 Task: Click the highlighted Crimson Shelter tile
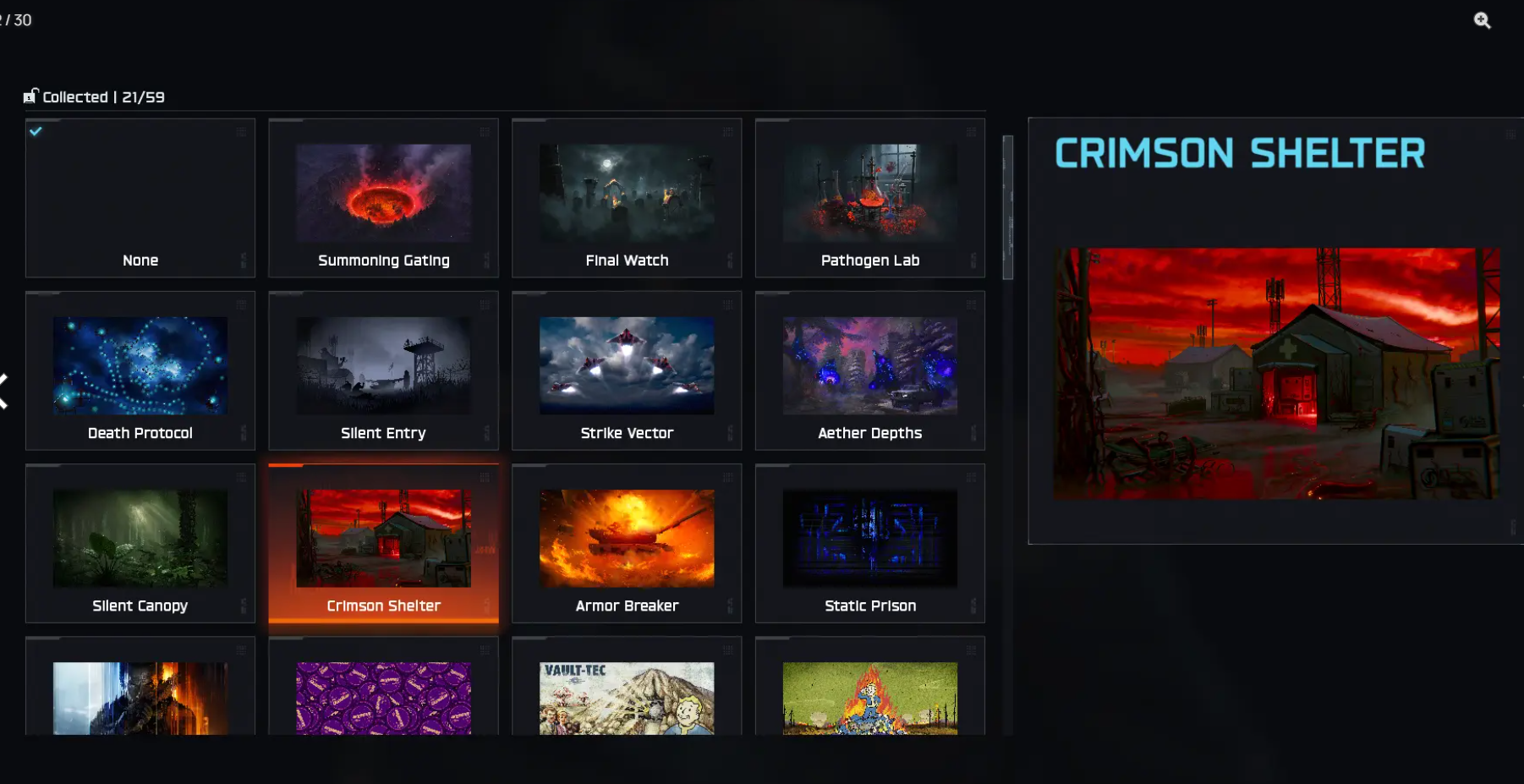tap(383, 544)
